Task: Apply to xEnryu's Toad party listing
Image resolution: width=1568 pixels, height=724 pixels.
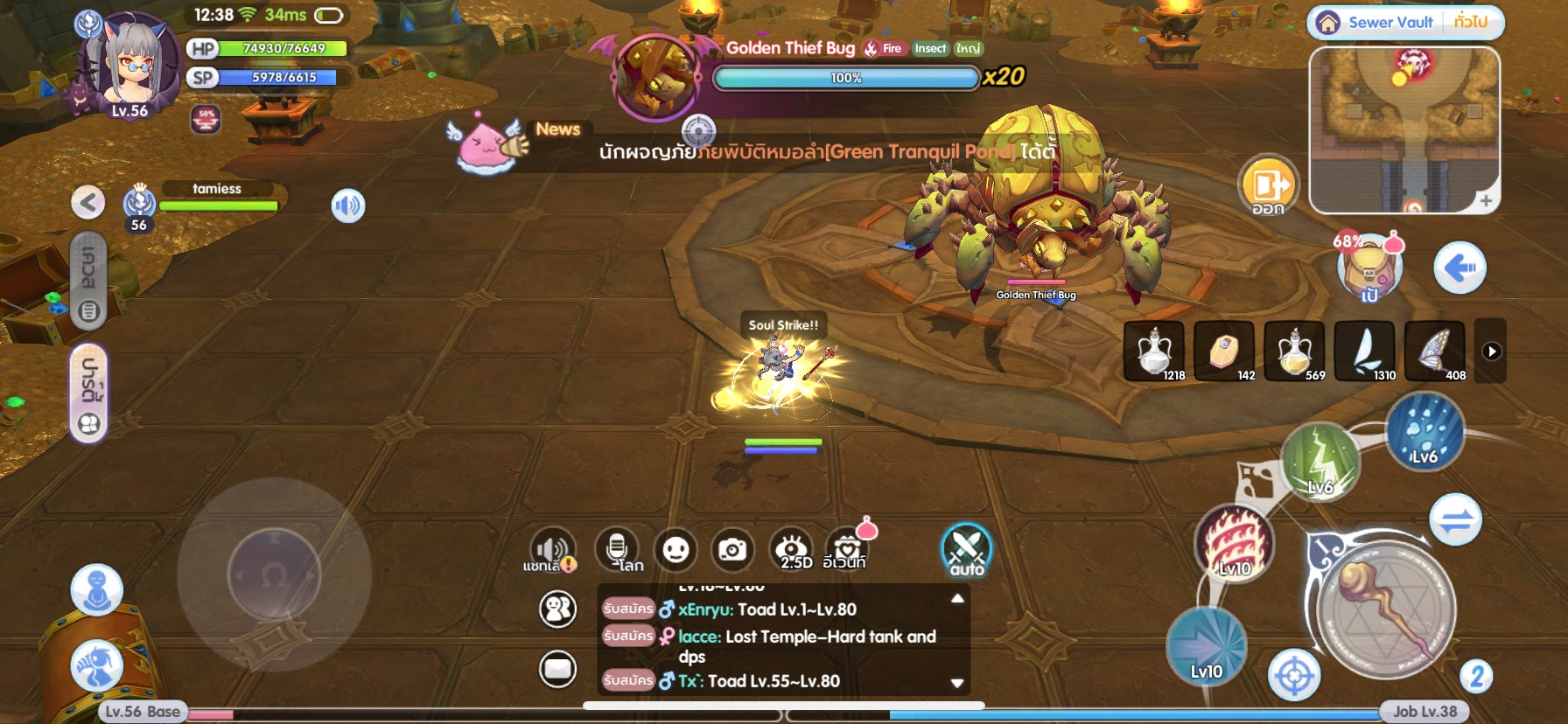Action: tap(628, 609)
